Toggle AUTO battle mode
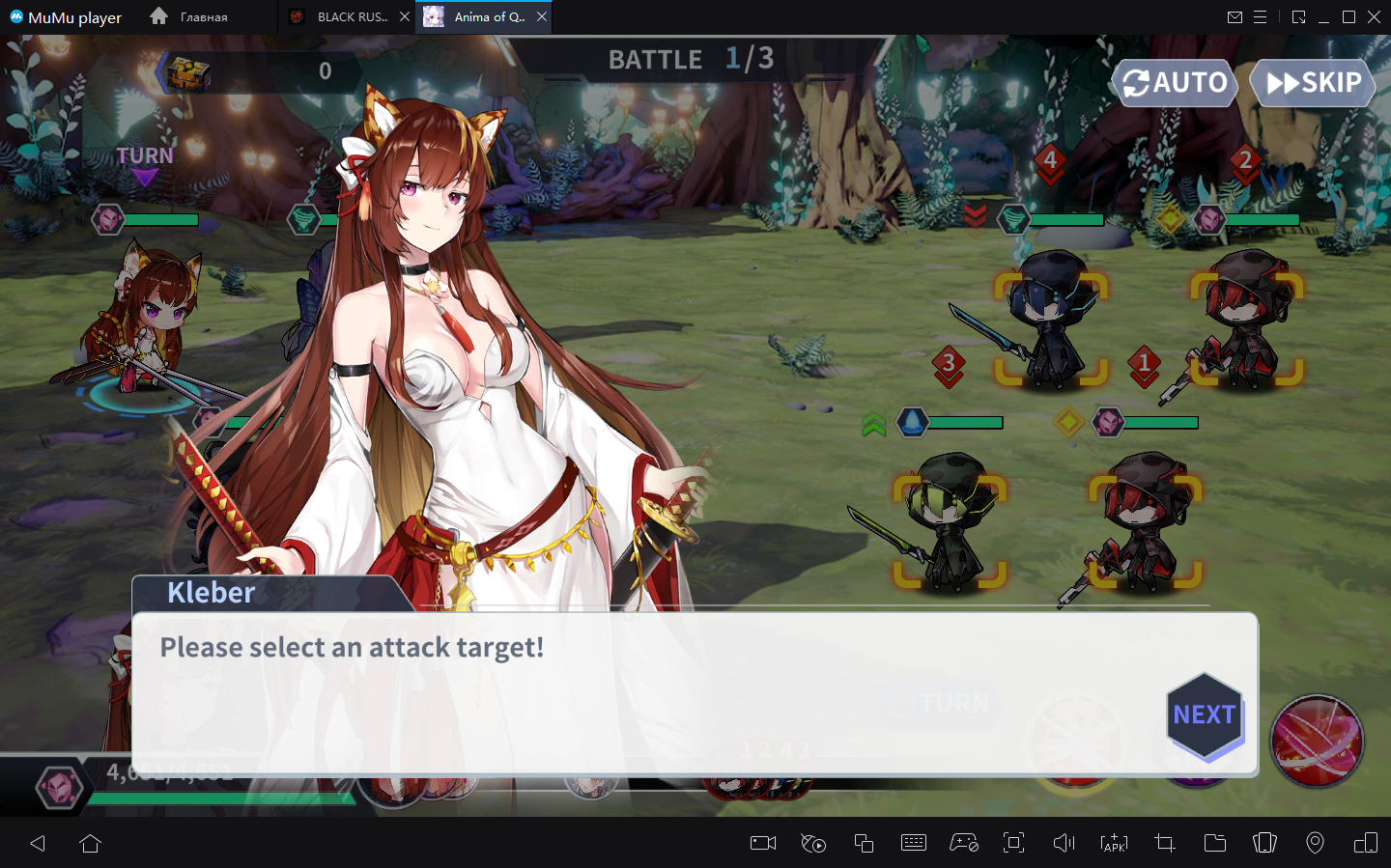The width and height of the screenshot is (1391, 868). coord(1175,83)
